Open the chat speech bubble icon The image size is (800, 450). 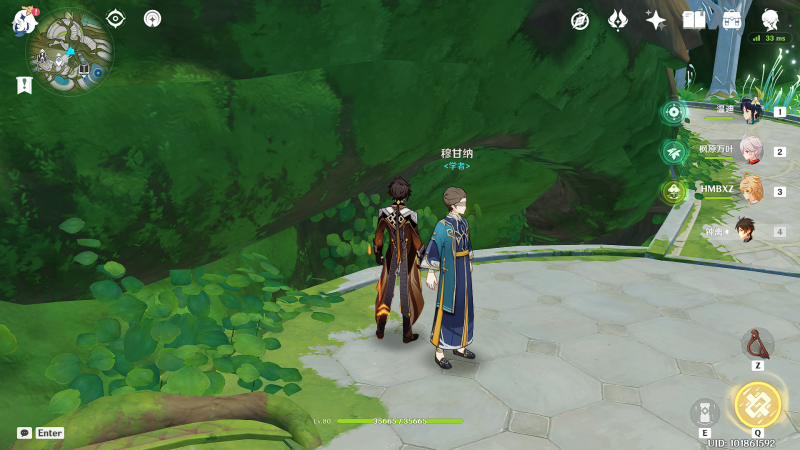[24, 433]
